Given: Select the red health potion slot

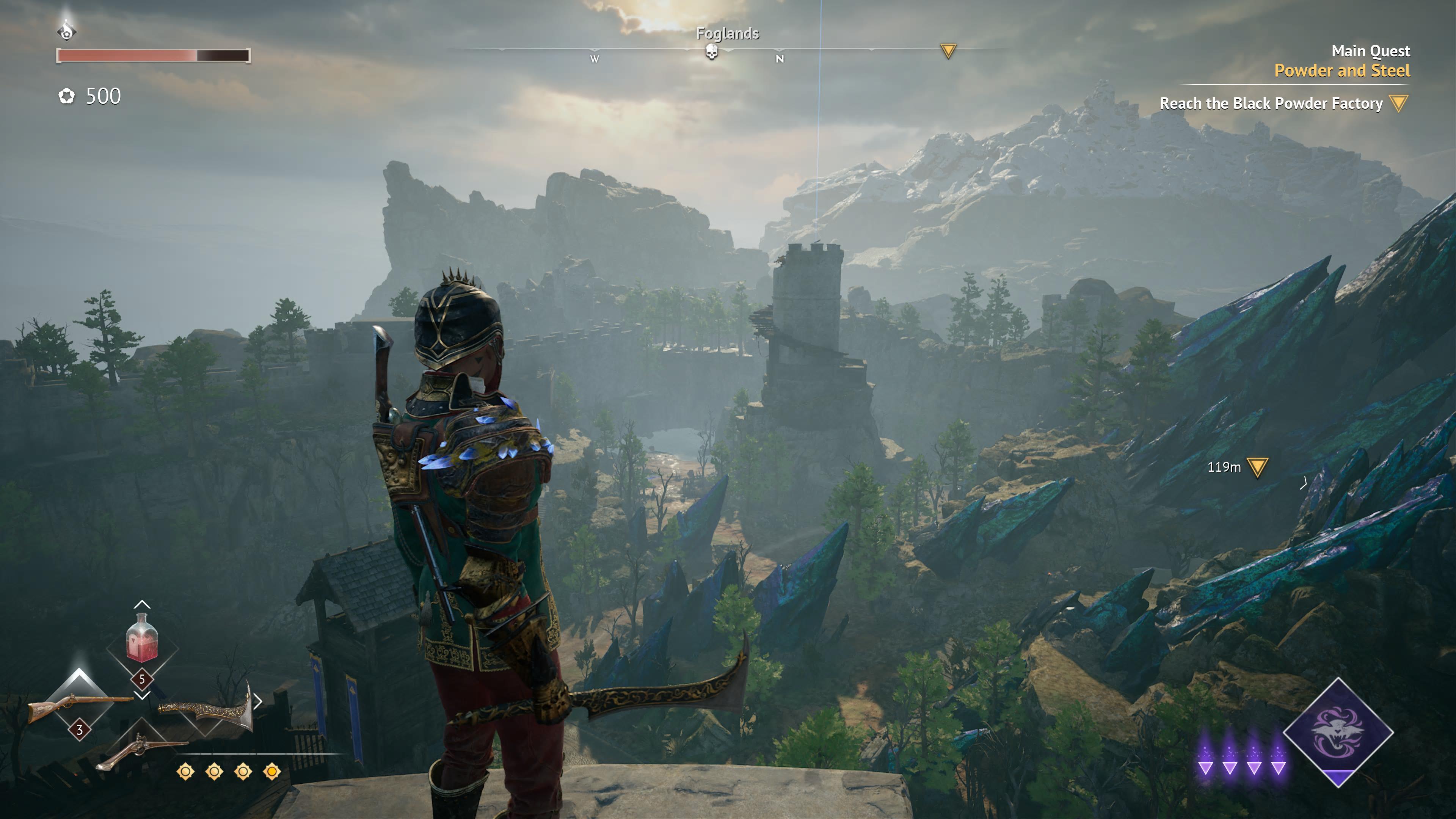Looking at the screenshot, I should pos(142,639).
